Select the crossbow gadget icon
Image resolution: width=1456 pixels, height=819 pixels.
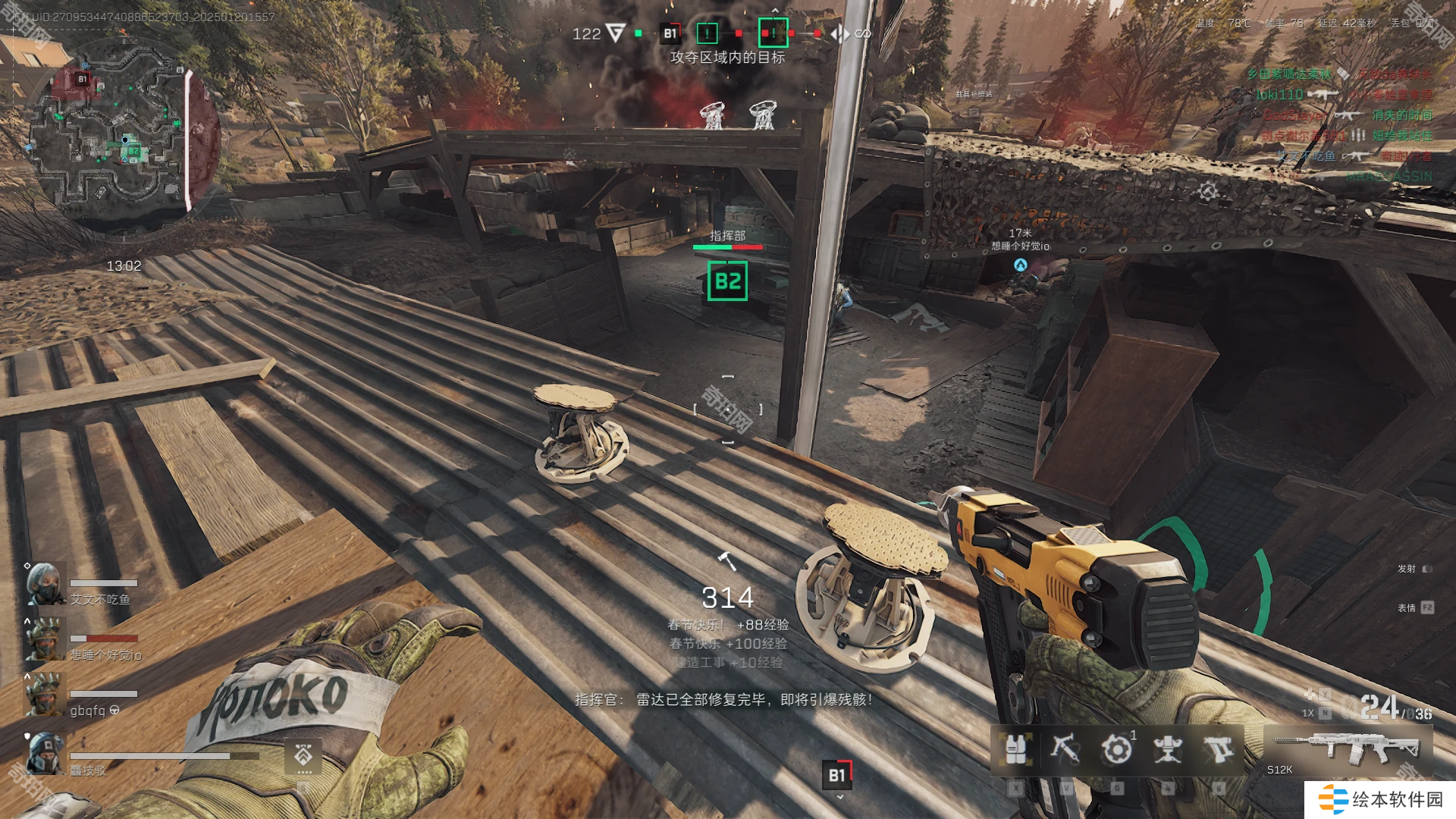[1065, 749]
